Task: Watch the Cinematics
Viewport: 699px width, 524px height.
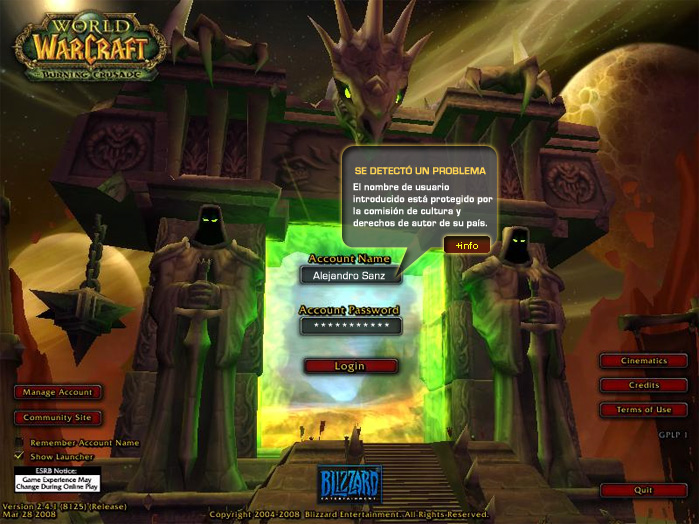Action: (644, 360)
